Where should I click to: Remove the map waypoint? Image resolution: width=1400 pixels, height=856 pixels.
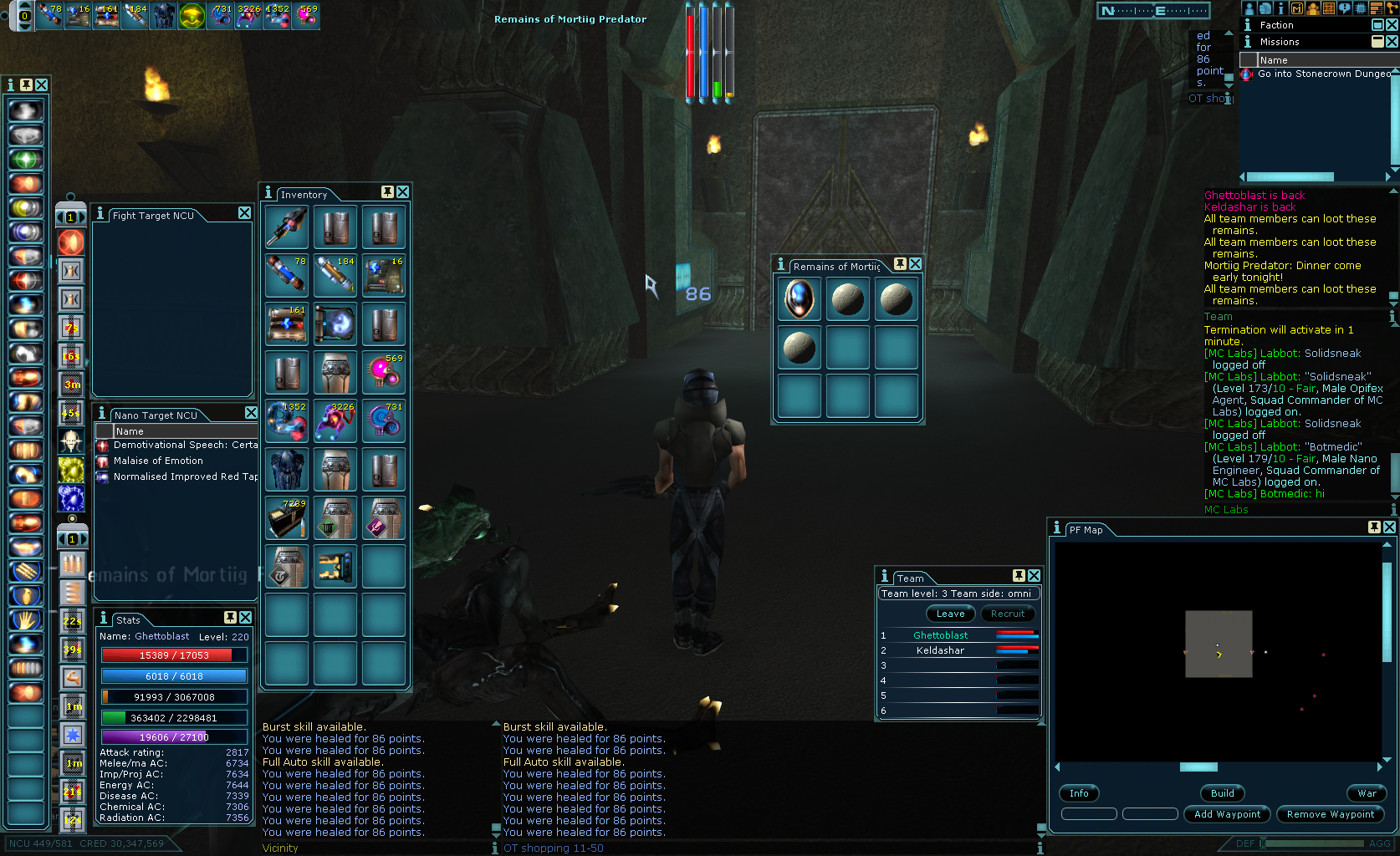(x=1330, y=814)
